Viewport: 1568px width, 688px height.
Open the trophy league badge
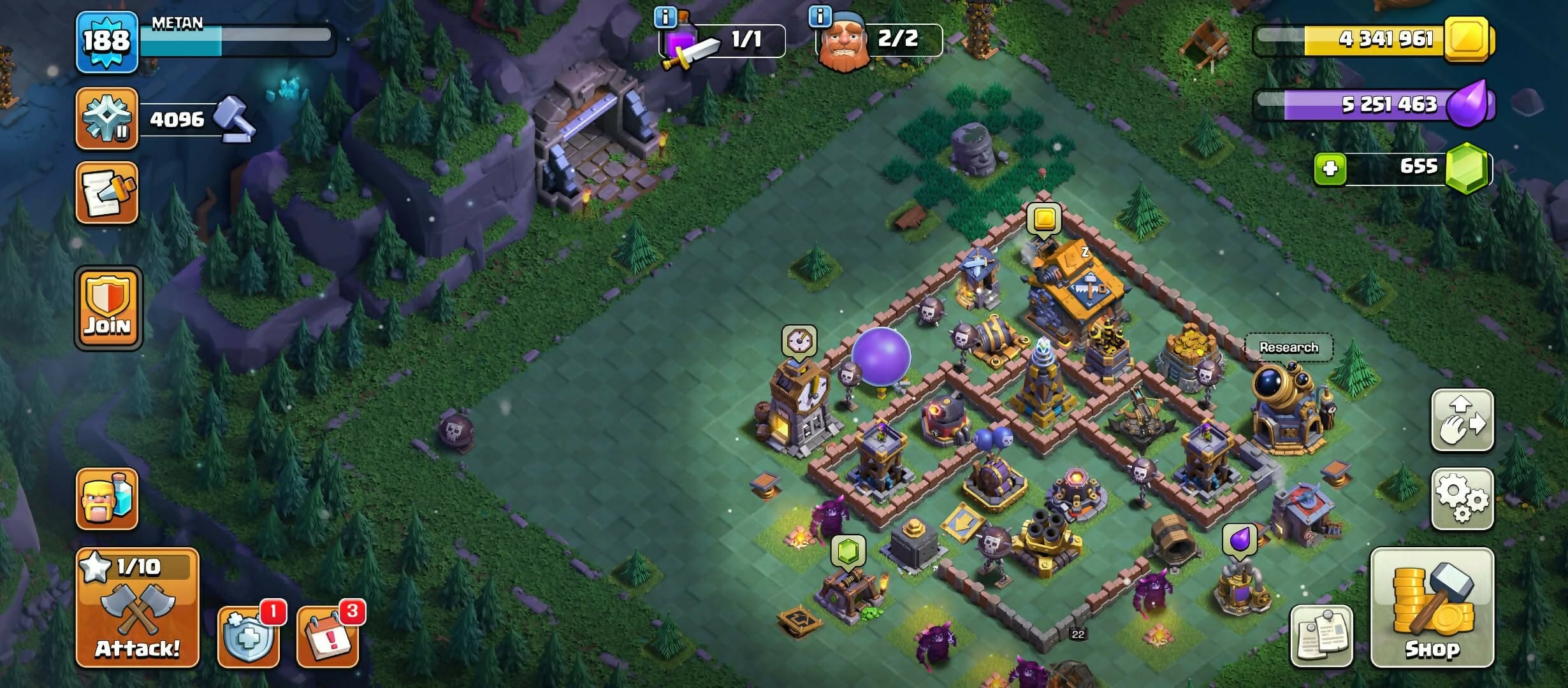(106, 119)
